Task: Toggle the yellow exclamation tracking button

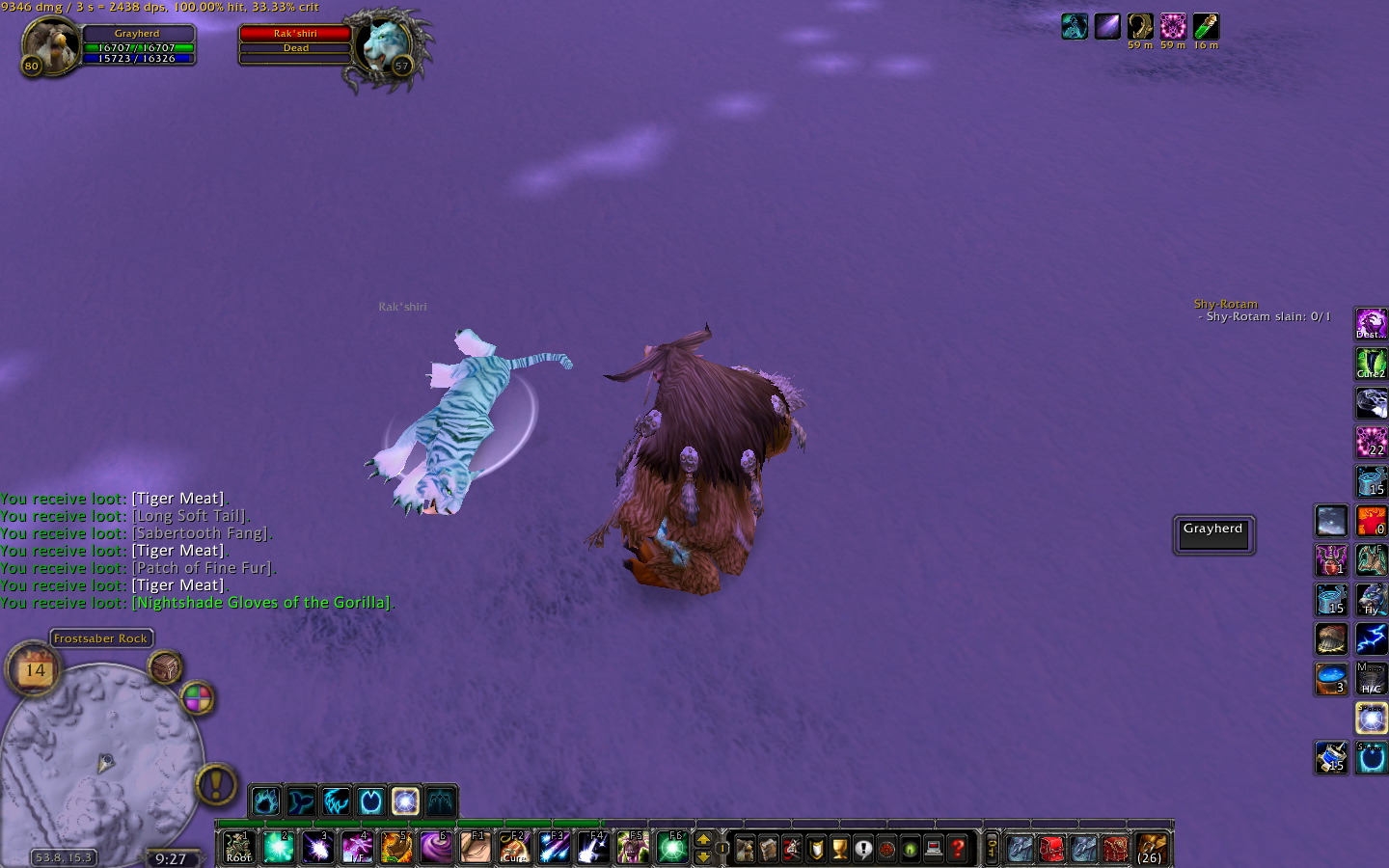Action: pos(216,784)
